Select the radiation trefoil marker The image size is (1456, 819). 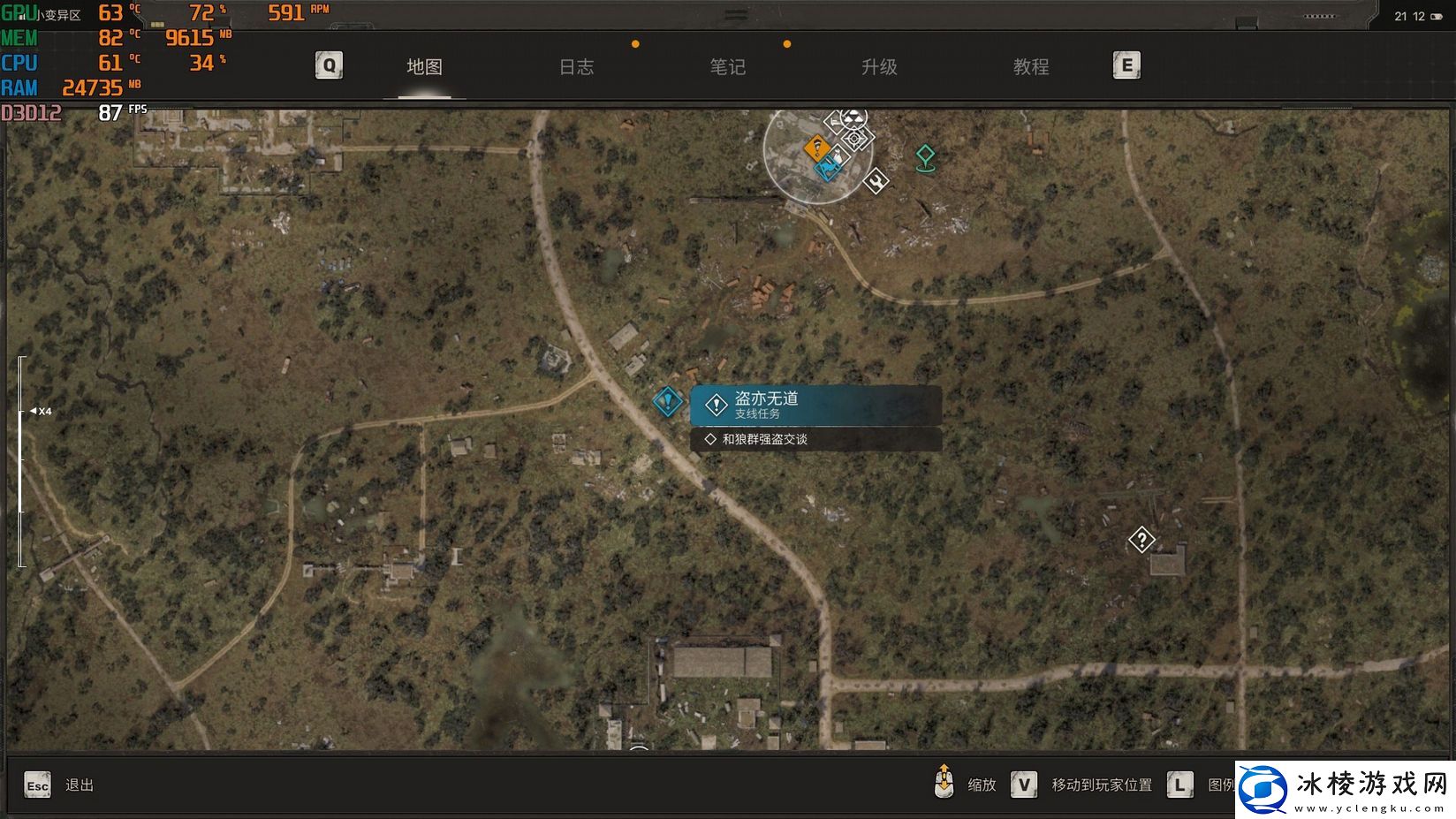click(x=852, y=117)
